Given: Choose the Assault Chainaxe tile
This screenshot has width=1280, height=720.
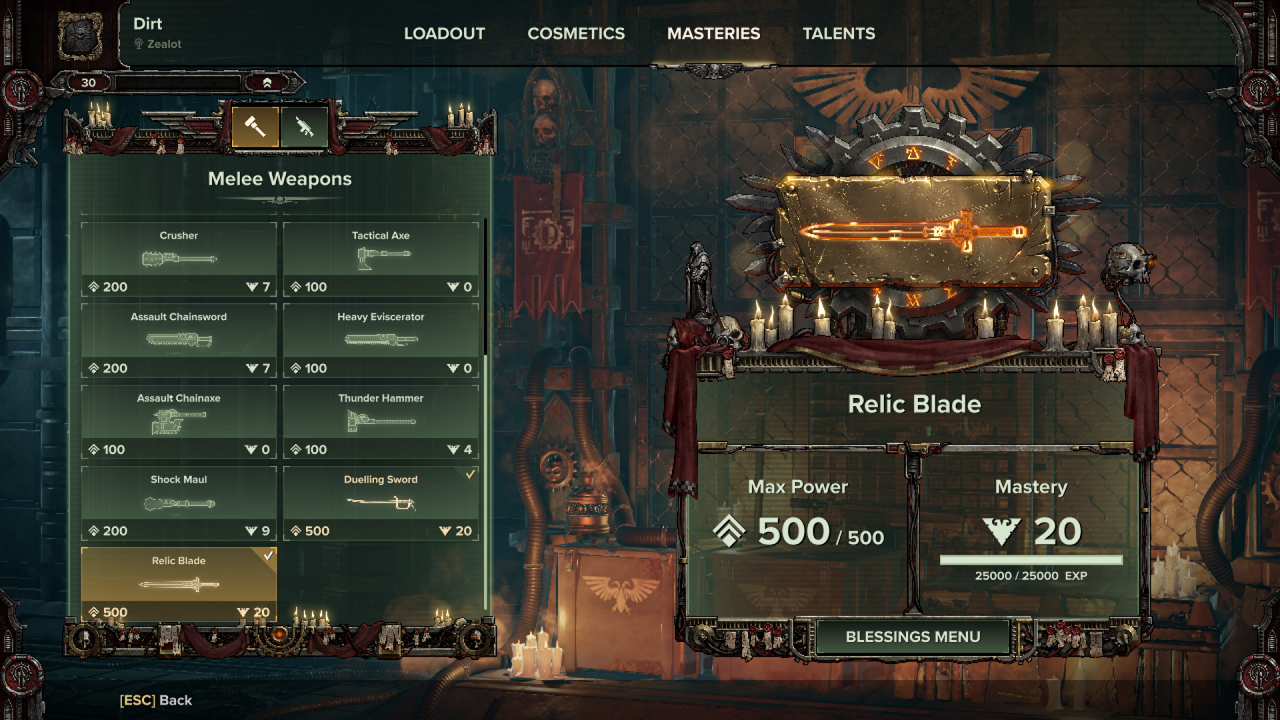Looking at the screenshot, I should 179,421.
